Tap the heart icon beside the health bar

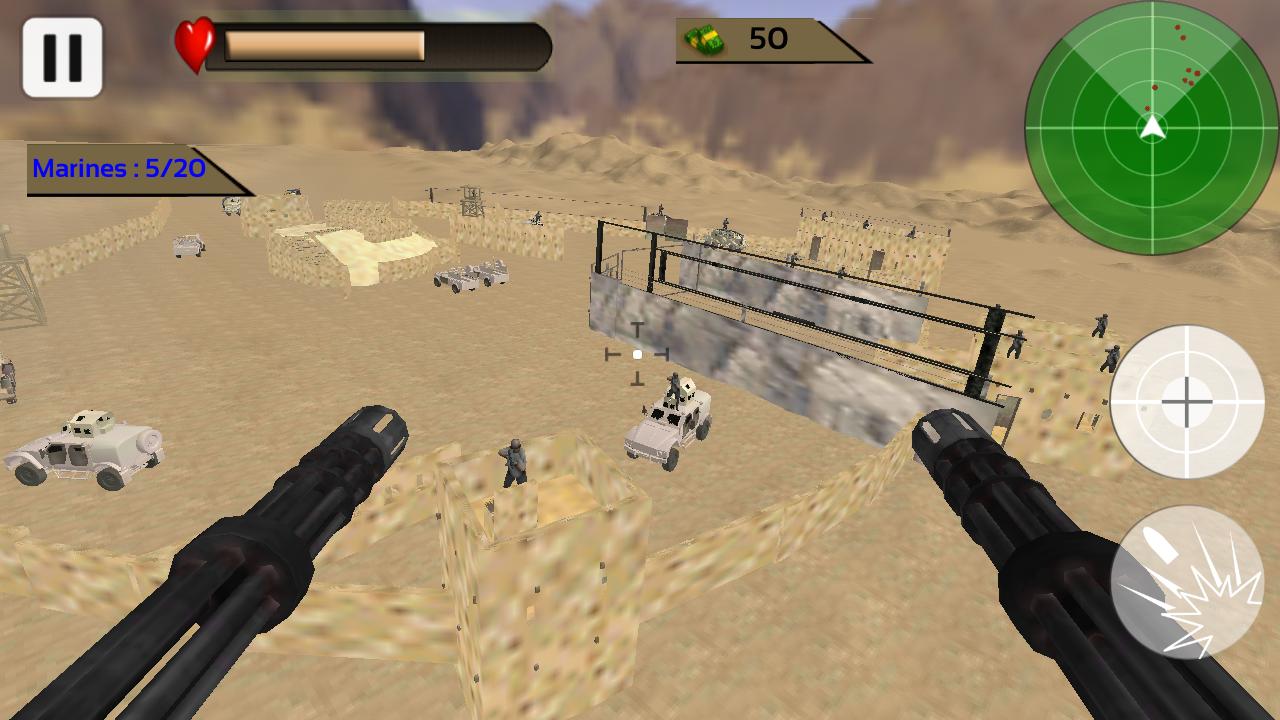coord(196,43)
